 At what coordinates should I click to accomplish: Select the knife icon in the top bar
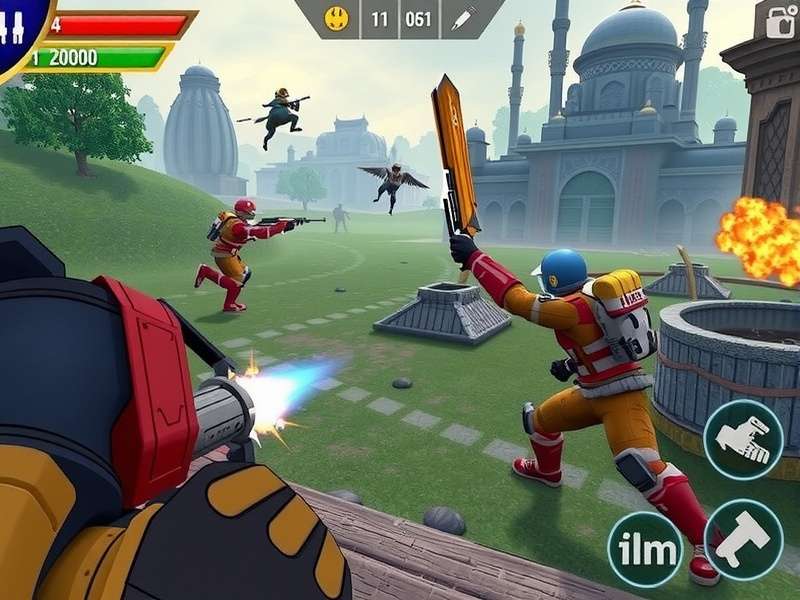(464, 18)
